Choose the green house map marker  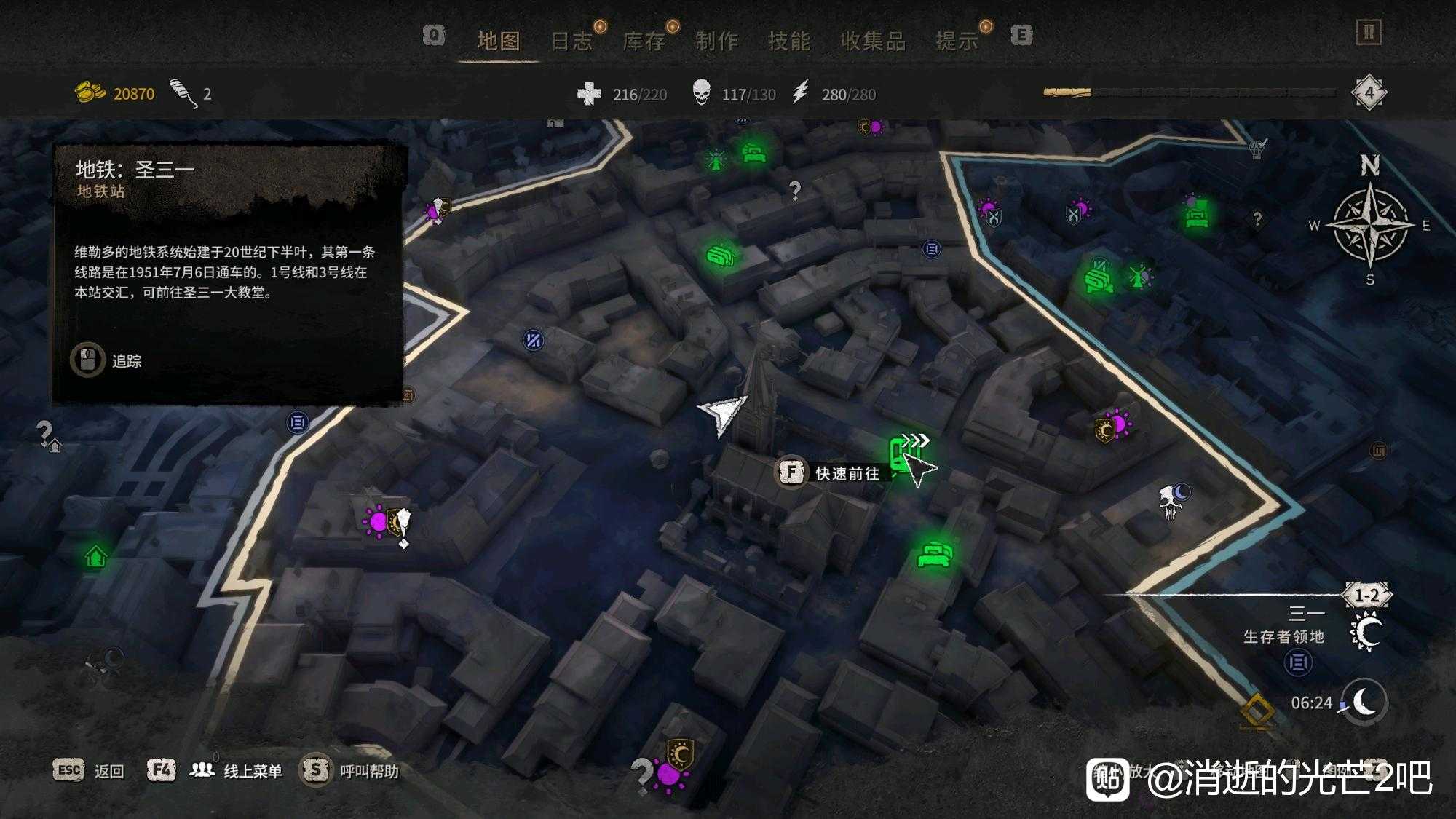point(96,558)
